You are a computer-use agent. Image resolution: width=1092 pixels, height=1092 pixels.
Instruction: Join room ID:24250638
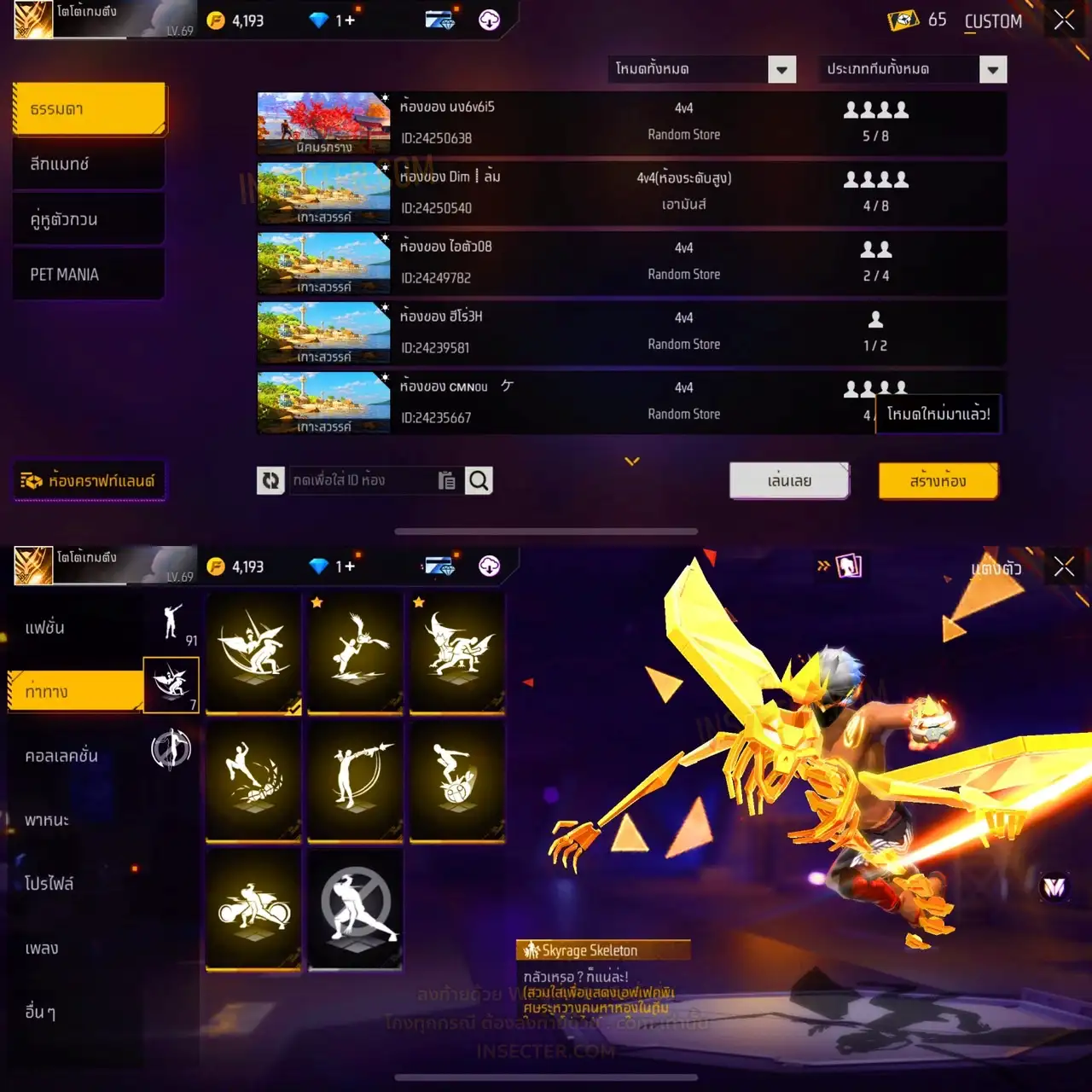pyautogui.click(x=631, y=123)
